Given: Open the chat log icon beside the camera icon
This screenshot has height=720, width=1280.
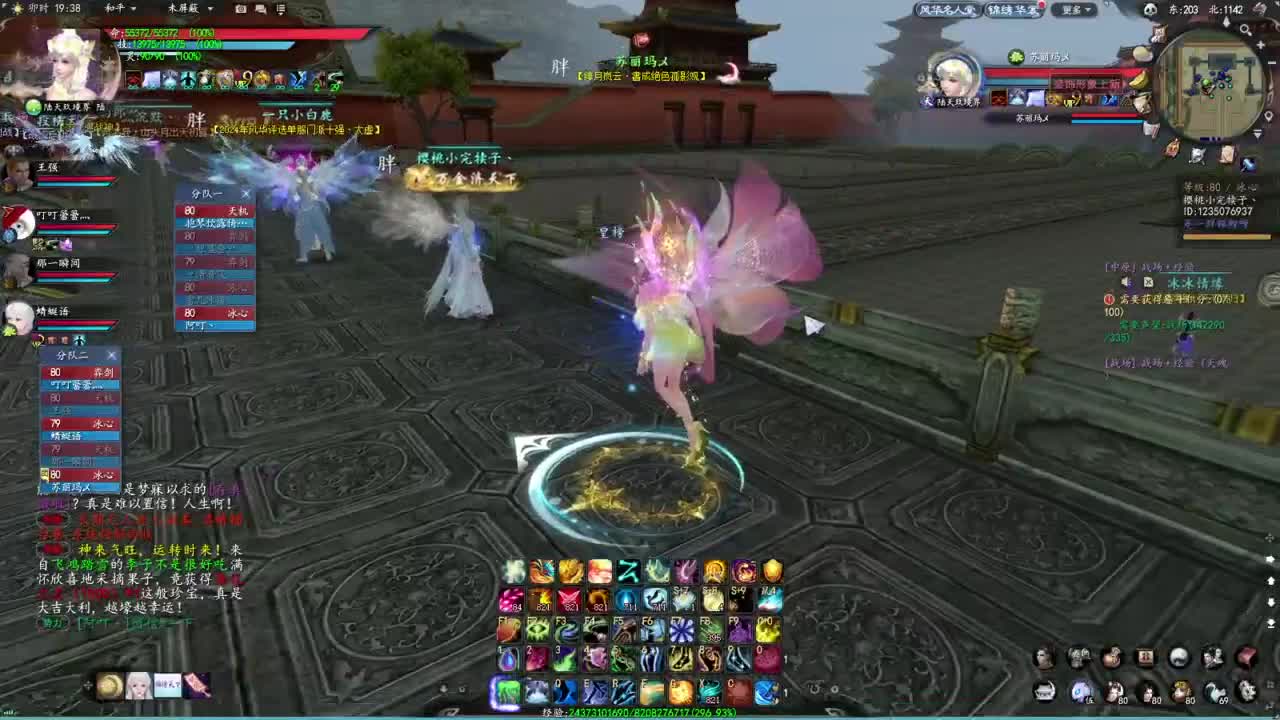Looking at the screenshot, I should click(260, 8).
